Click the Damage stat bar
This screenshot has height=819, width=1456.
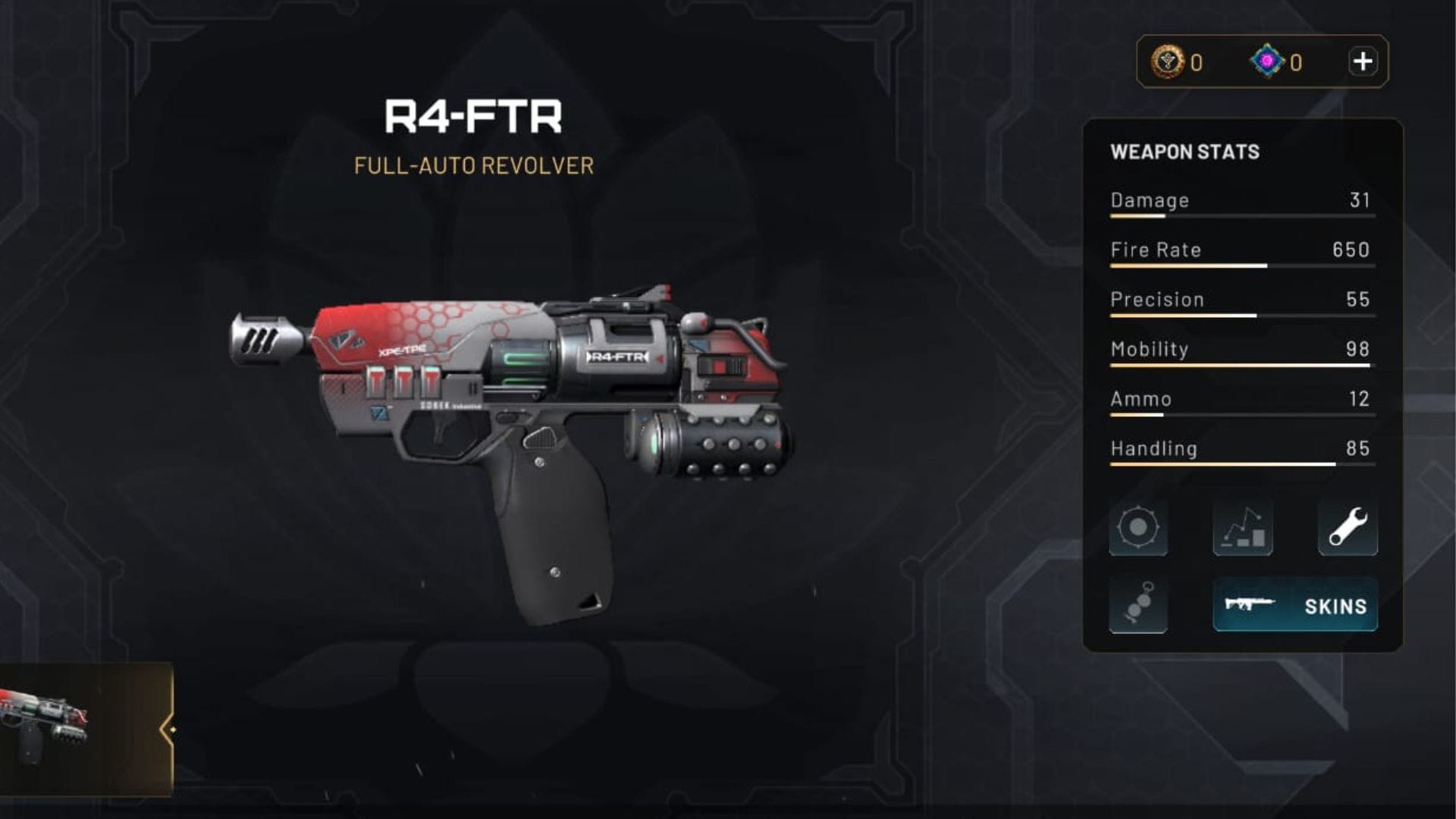coord(1241,216)
